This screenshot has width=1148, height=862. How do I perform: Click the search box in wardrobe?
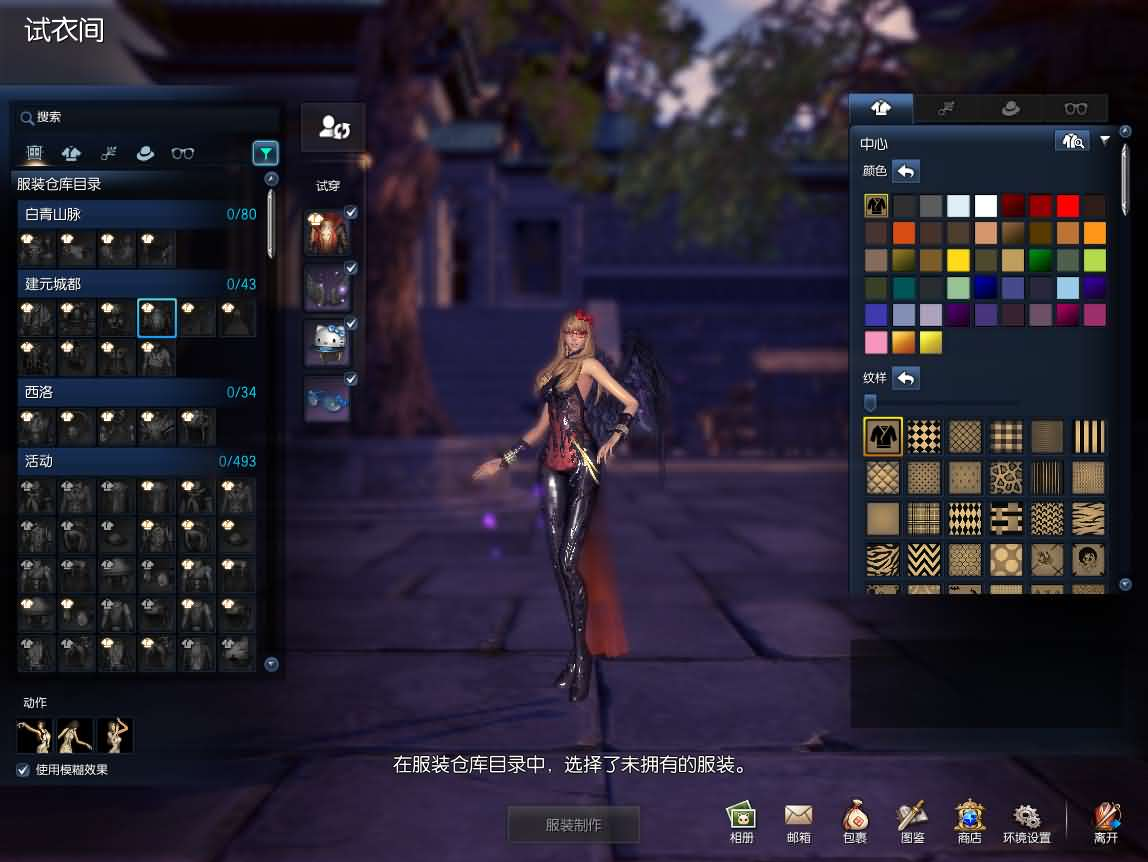point(140,117)
